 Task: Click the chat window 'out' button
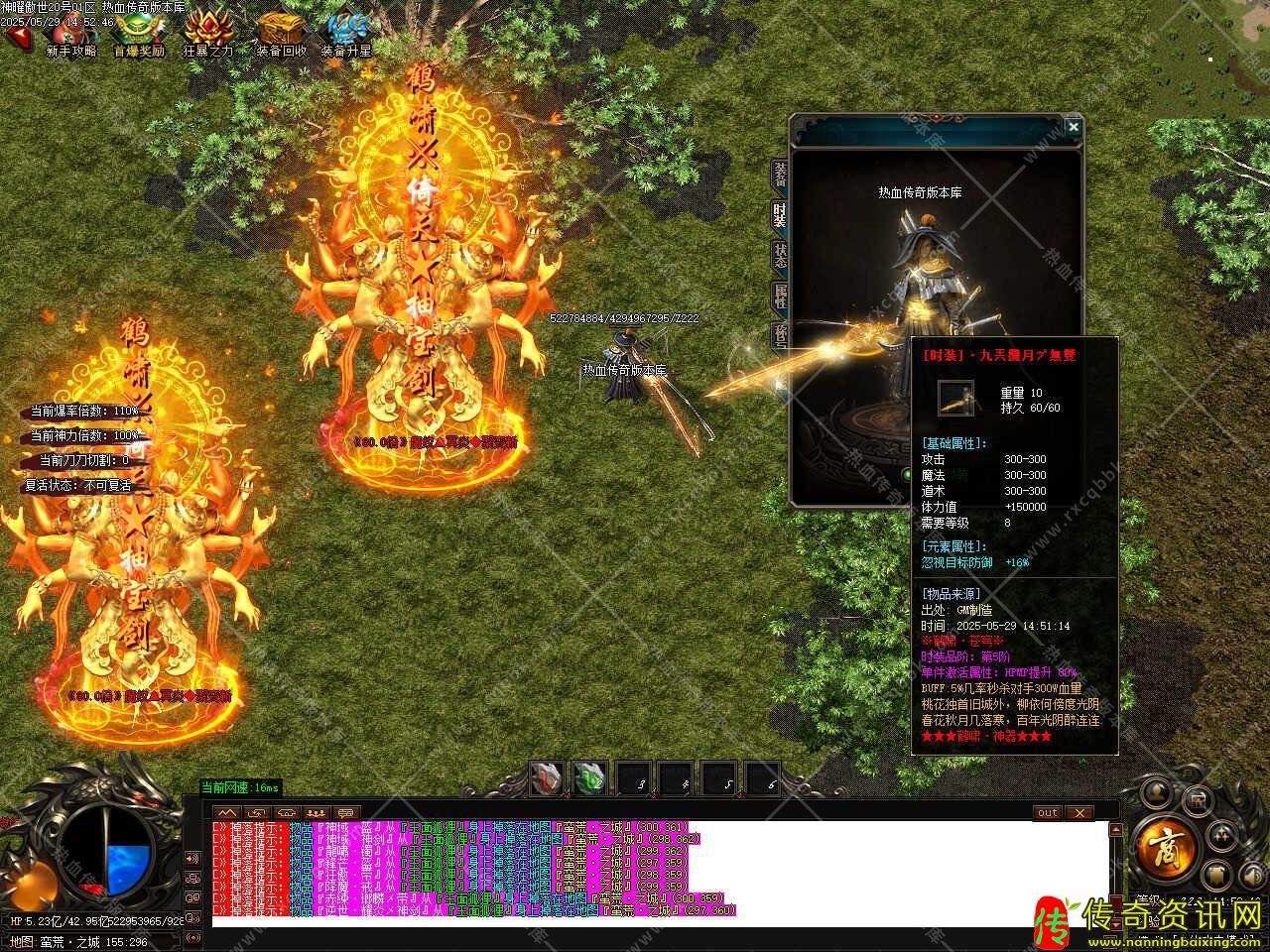click(1048, 812)
